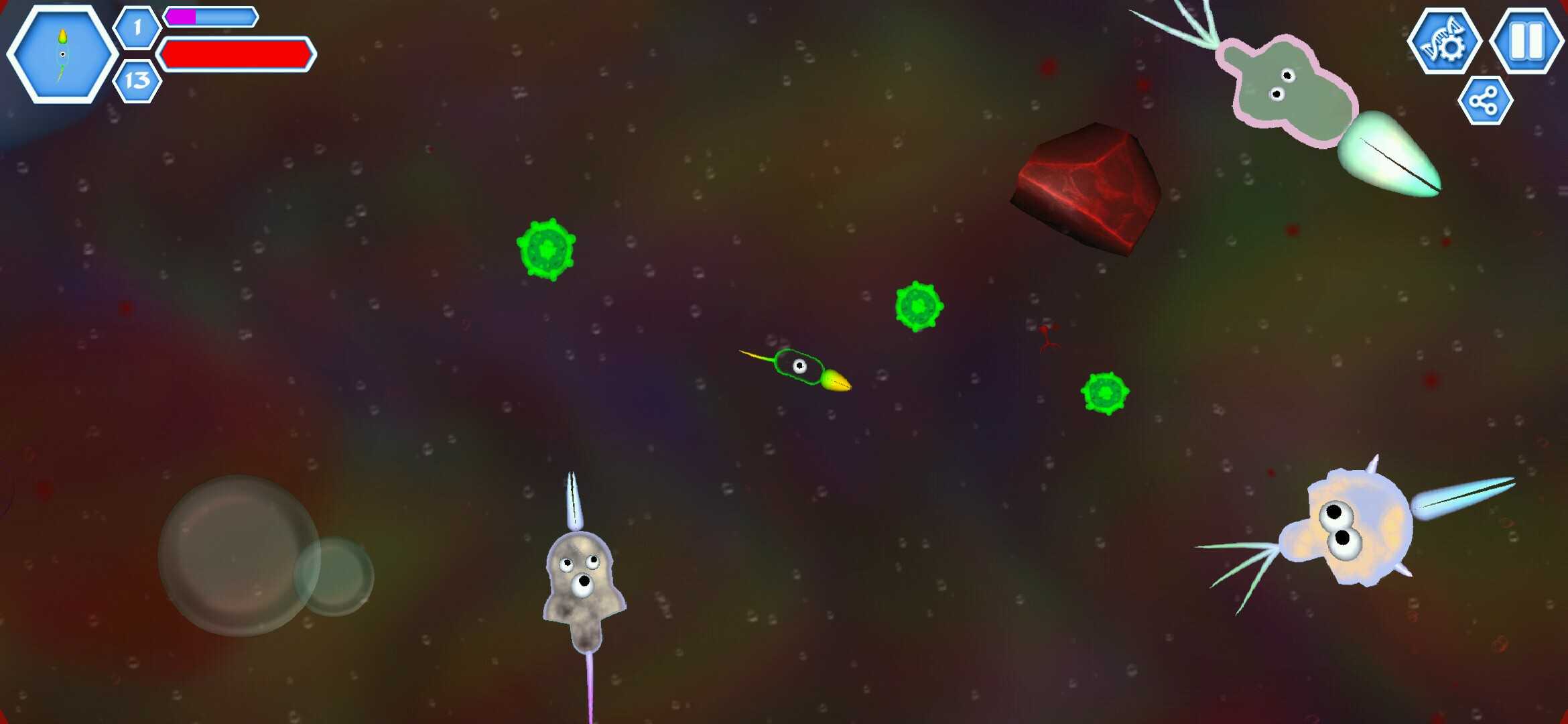
Task: Pause the game
Action: click(x=1527, y=41)
